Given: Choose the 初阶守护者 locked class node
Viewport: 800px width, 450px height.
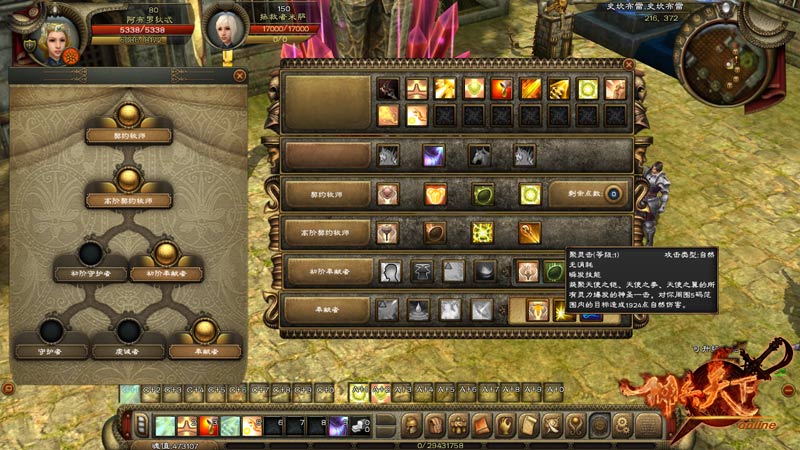Looking at the screenshot, I should click(91, 254).
